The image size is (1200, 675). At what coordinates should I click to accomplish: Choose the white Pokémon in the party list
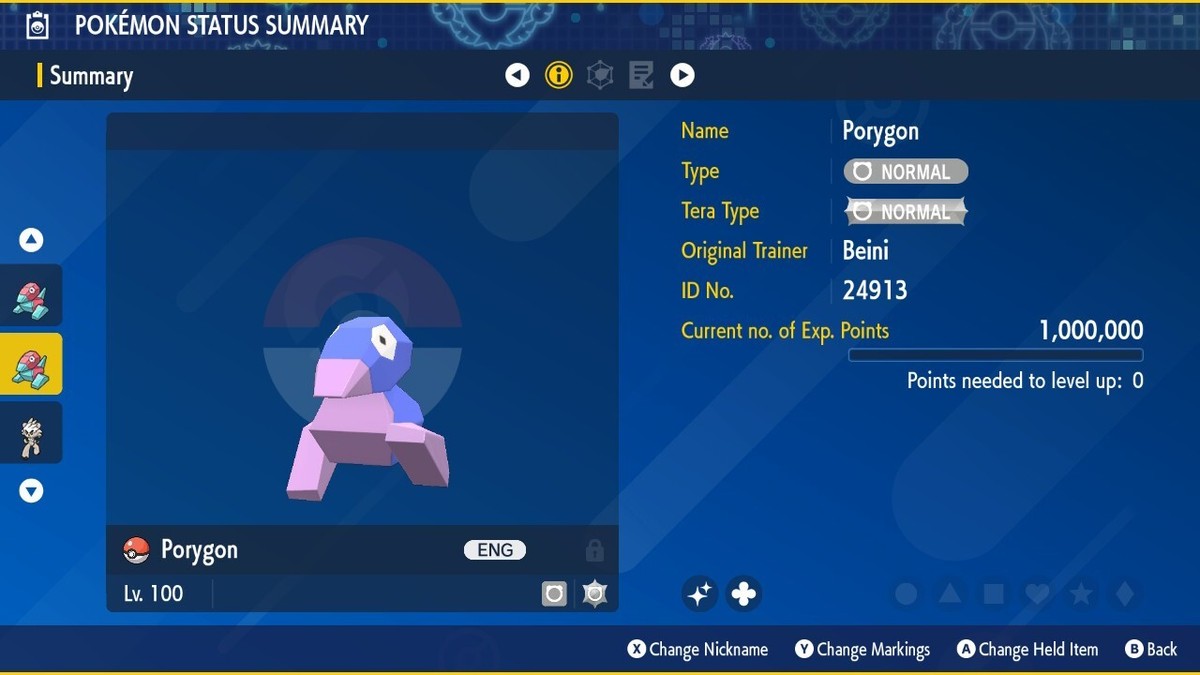(31, 434)
